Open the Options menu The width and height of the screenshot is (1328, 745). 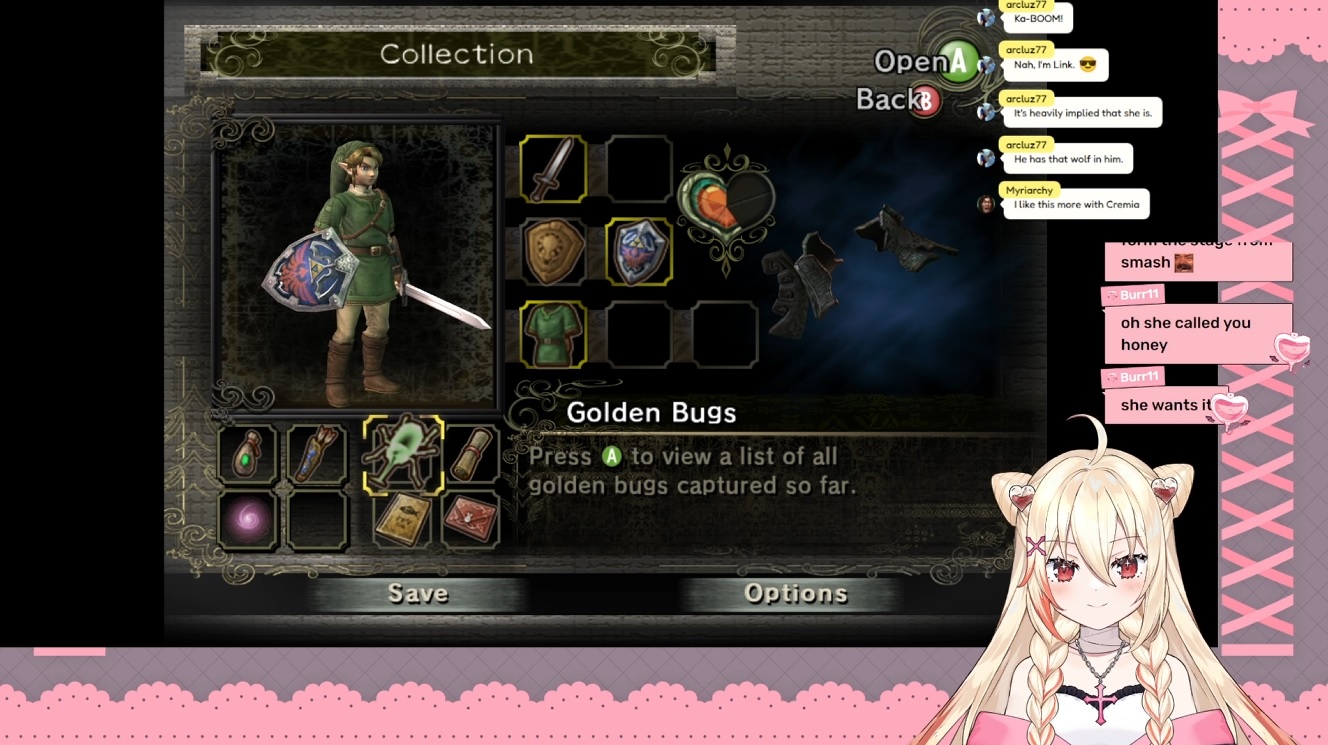[795, 594]
